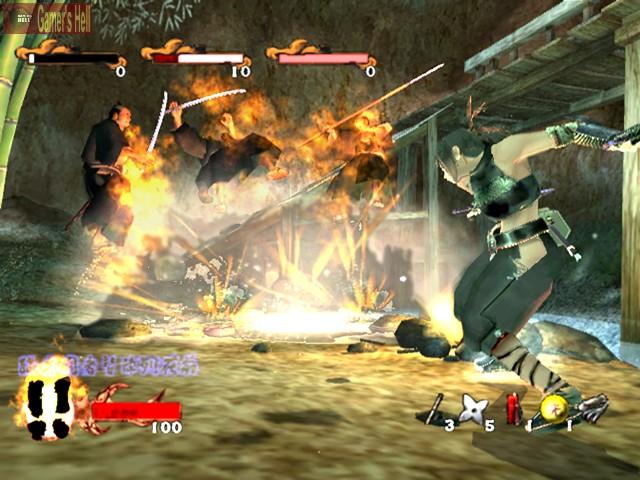Pick the yellow ball item
The height and width of the screenshot is (480, 640).
553,407
